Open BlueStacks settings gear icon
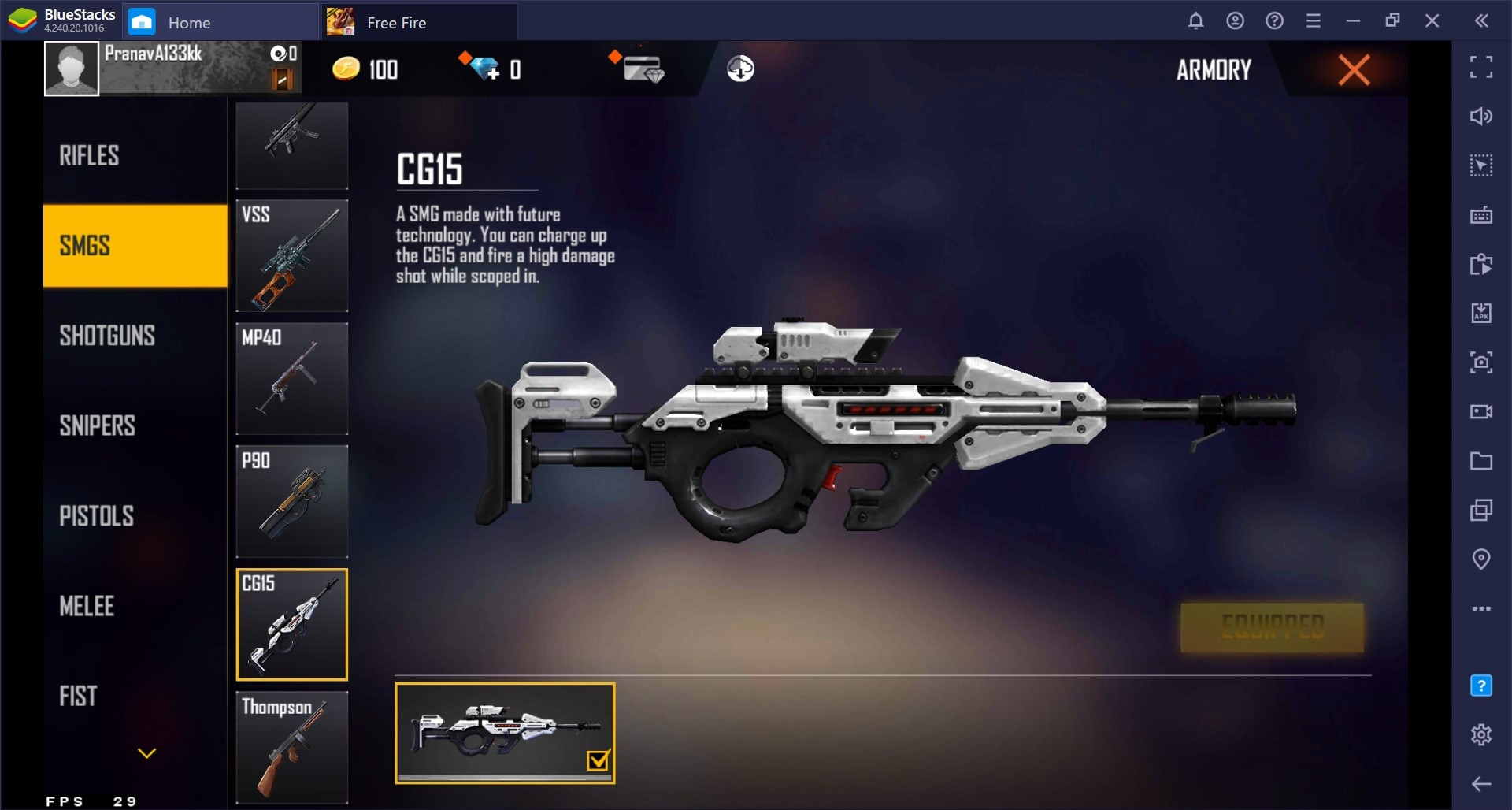The width and height of the screenshot is (1512, 810). click(1481, 734)
